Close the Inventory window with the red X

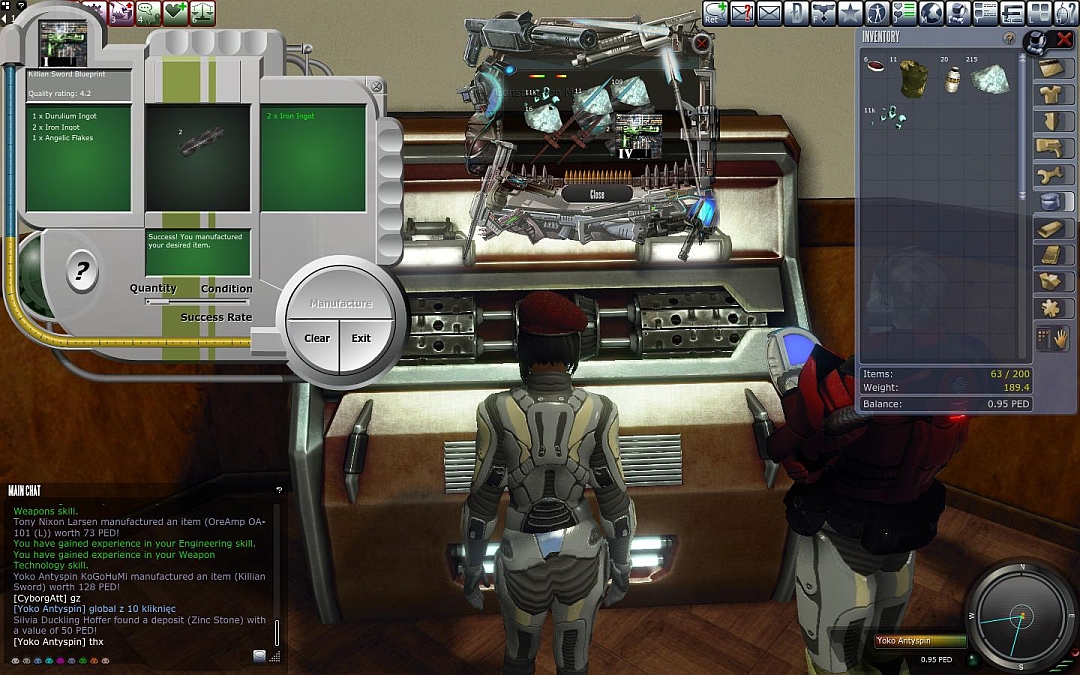[x=1064, y=39]
